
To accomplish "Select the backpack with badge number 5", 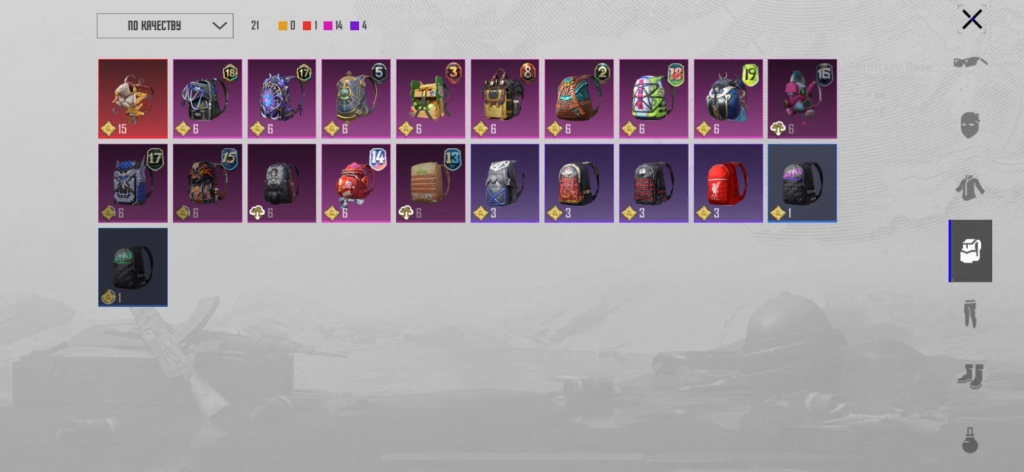I will coord(356,98).
